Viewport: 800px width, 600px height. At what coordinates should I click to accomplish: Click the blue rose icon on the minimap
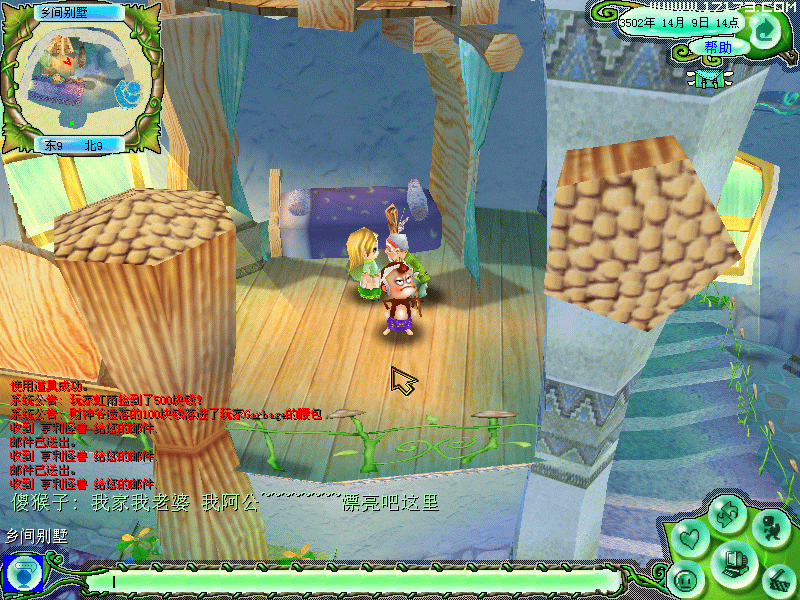coord(127,95)
